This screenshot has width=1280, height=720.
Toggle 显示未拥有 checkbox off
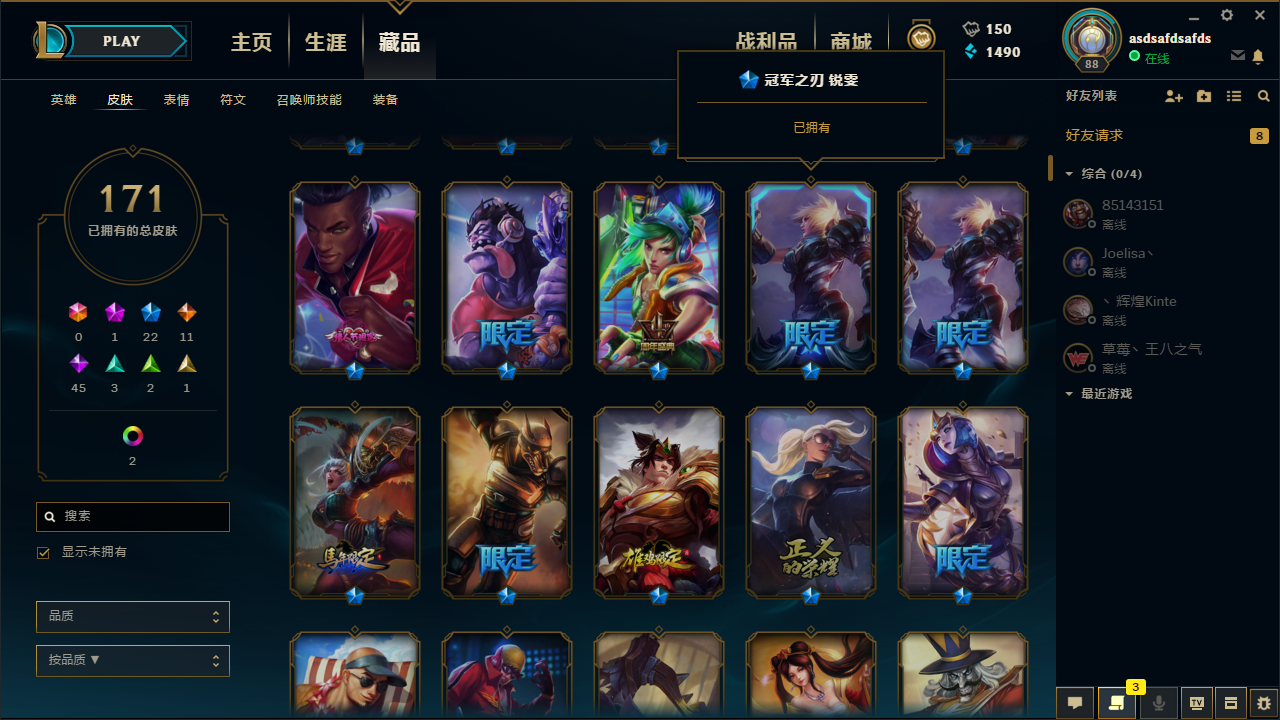click(x=43, y=552)
